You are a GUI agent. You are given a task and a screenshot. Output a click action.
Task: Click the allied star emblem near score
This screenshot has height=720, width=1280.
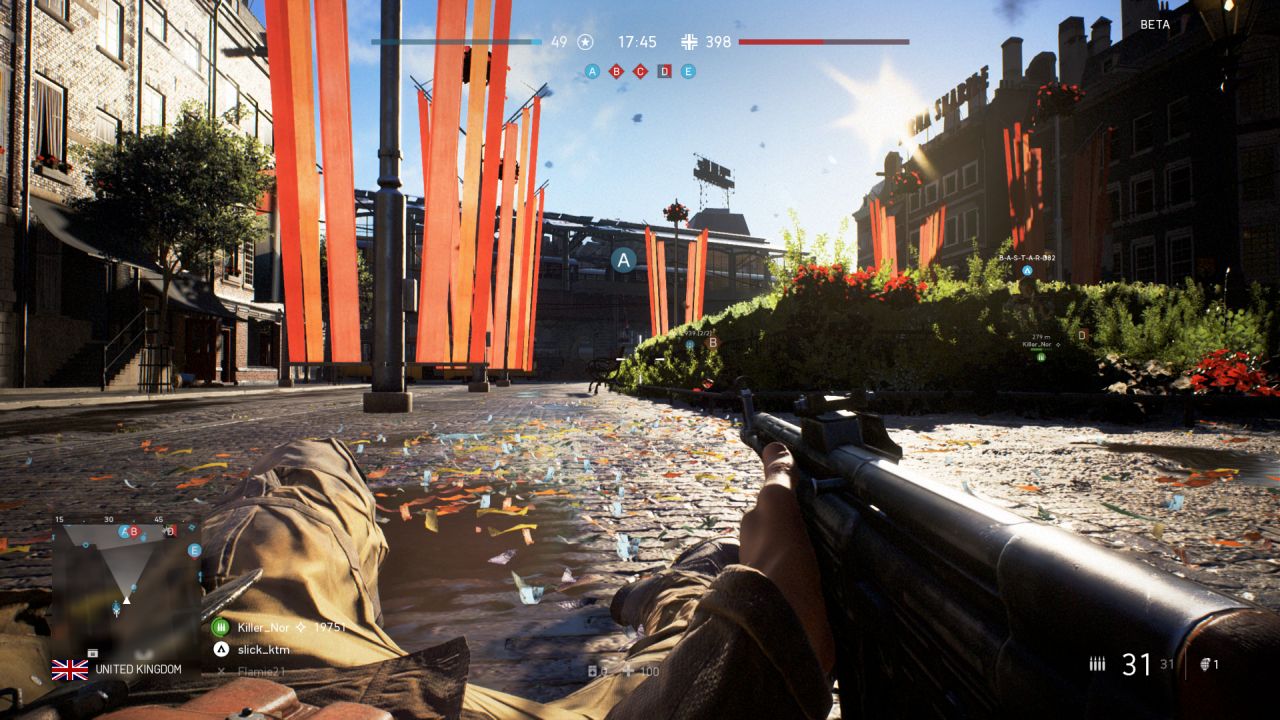[586, 42]
